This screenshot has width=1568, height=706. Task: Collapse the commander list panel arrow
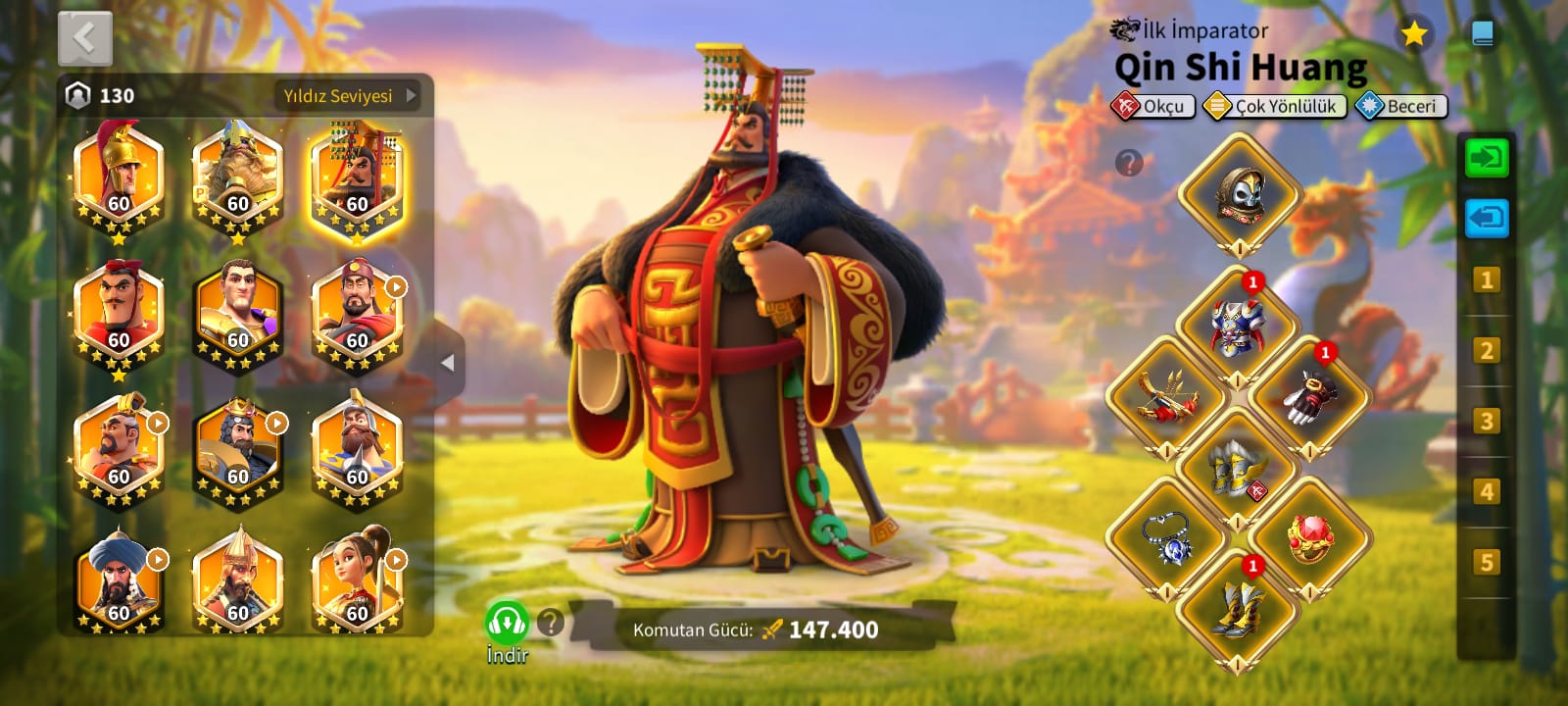(x=448, y=363)
